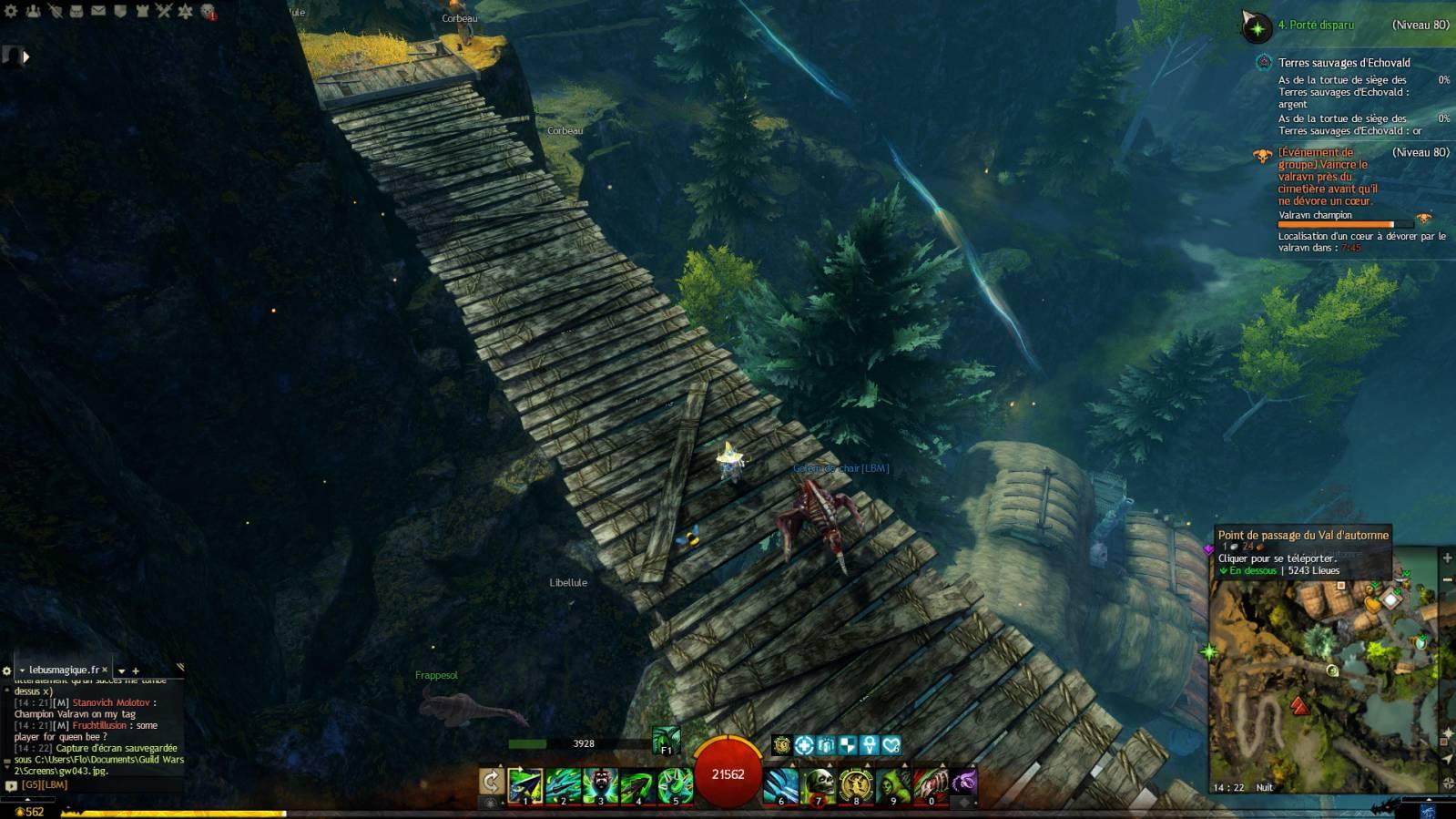Activate weapon skill 1 arrow attack

[x=525, y=784]
